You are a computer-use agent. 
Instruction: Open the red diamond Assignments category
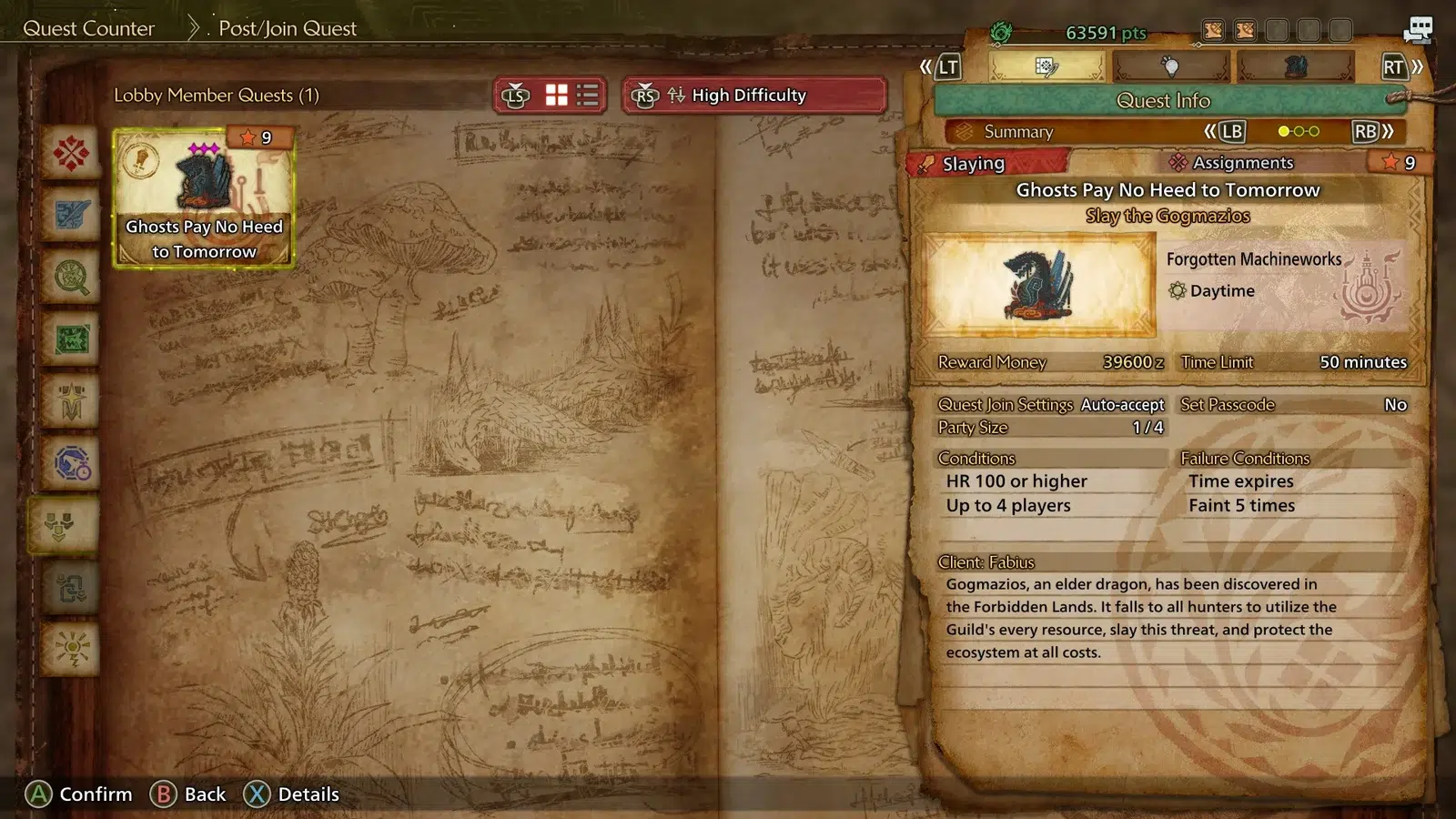[71, 152]
